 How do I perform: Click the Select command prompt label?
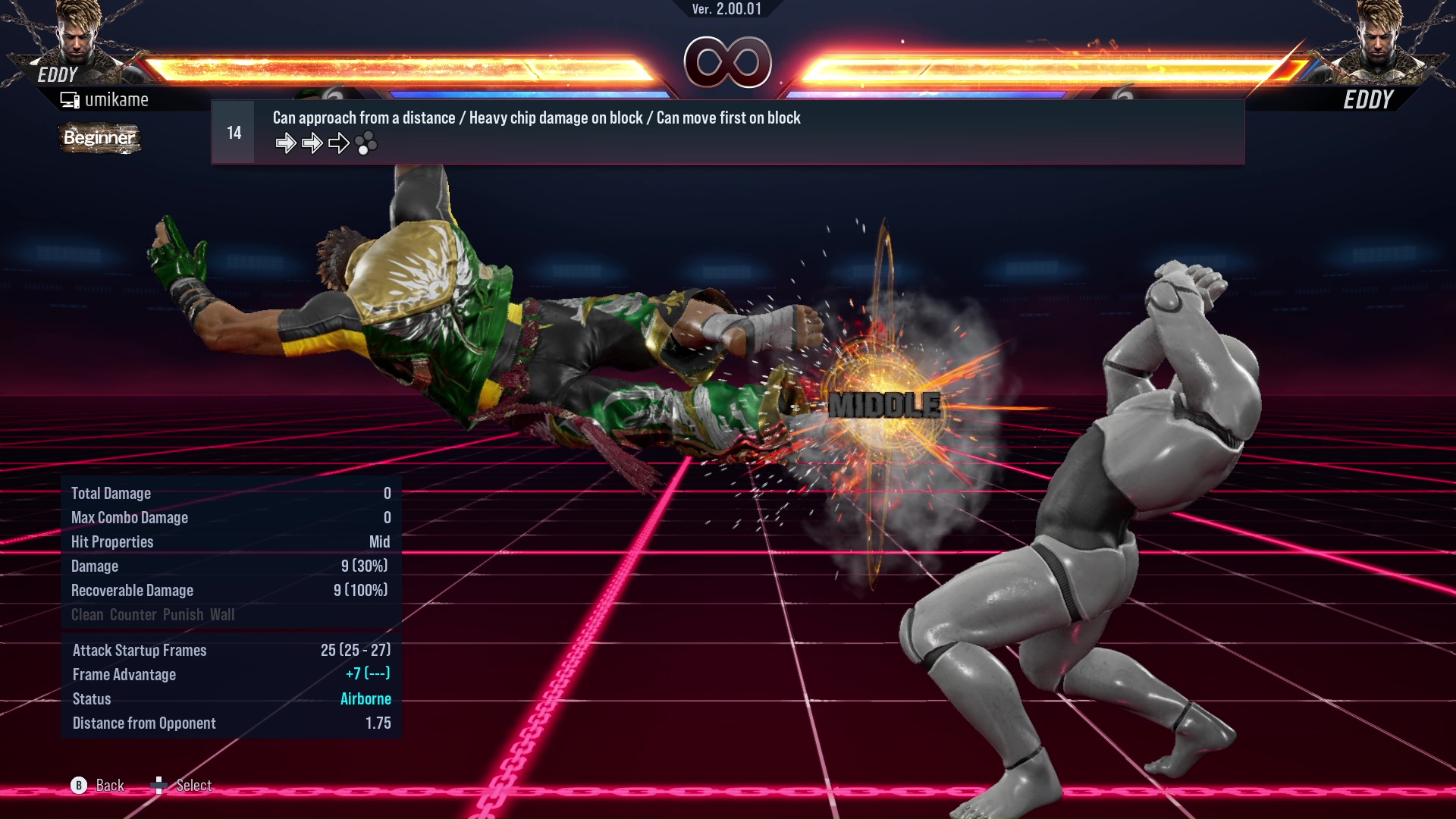click(193, 786)
